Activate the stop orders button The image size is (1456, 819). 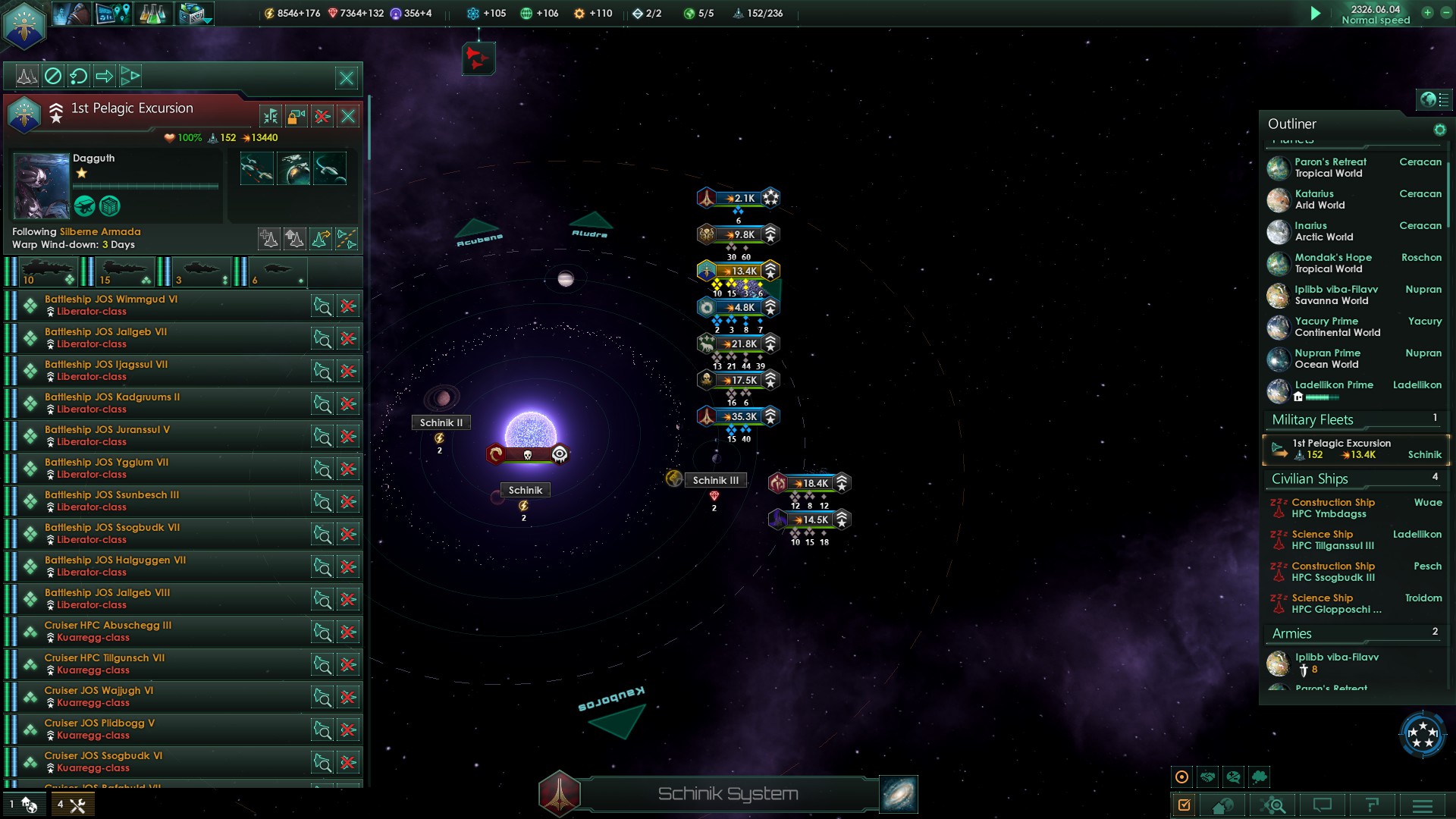click(52, 76)
